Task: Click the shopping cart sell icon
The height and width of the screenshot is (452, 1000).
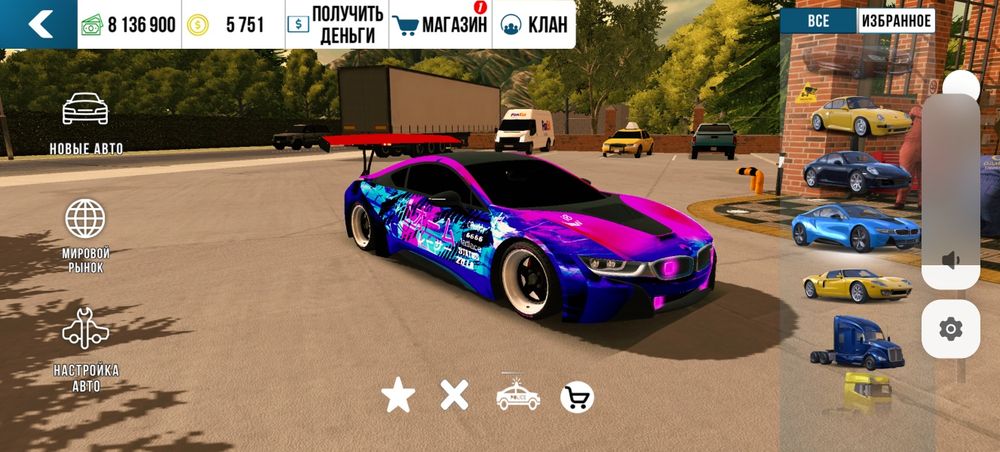Action: pyautogui.click(x=577, y=398)
